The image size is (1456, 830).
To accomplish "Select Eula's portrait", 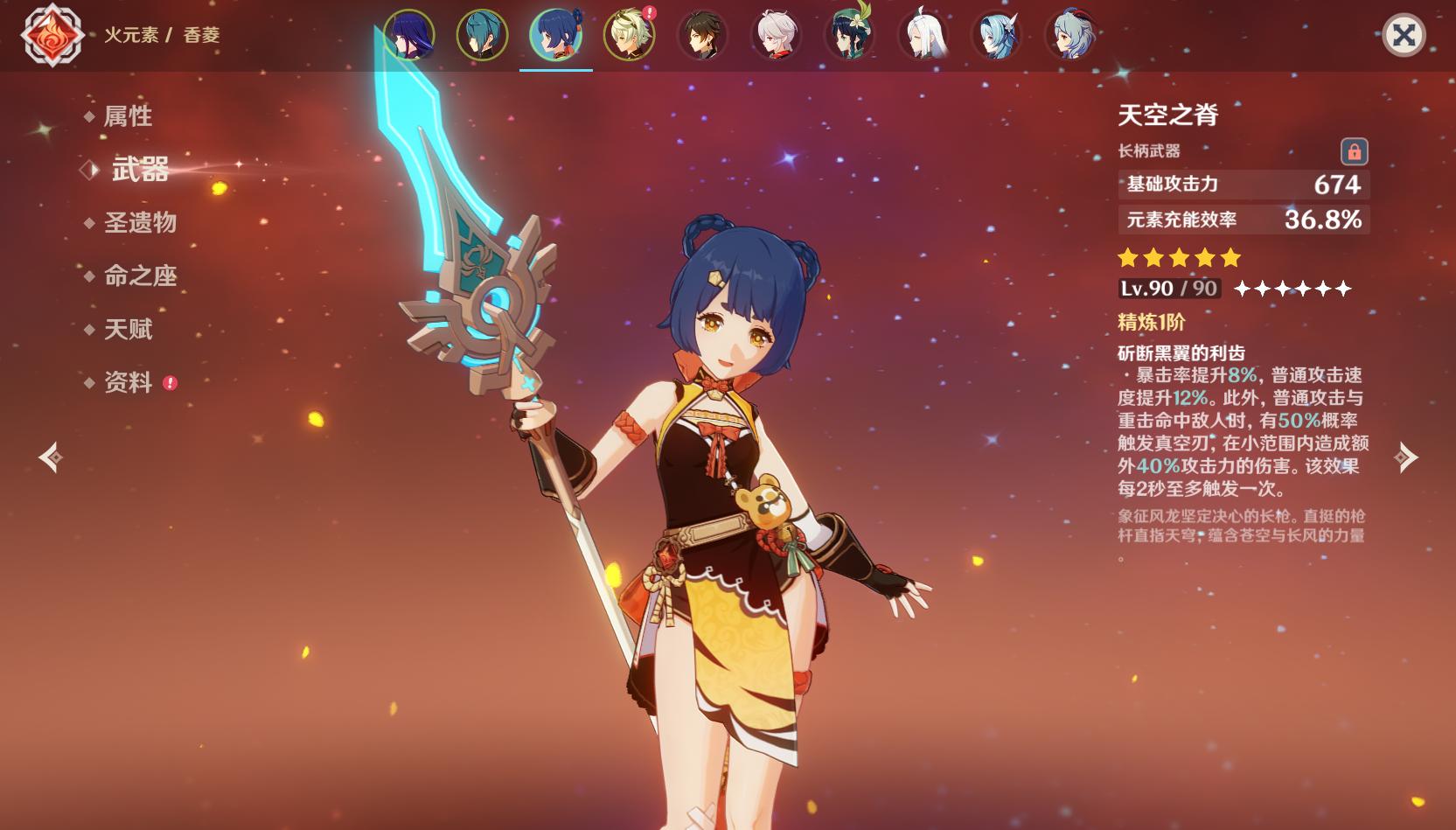I will (x=997, y=35).
